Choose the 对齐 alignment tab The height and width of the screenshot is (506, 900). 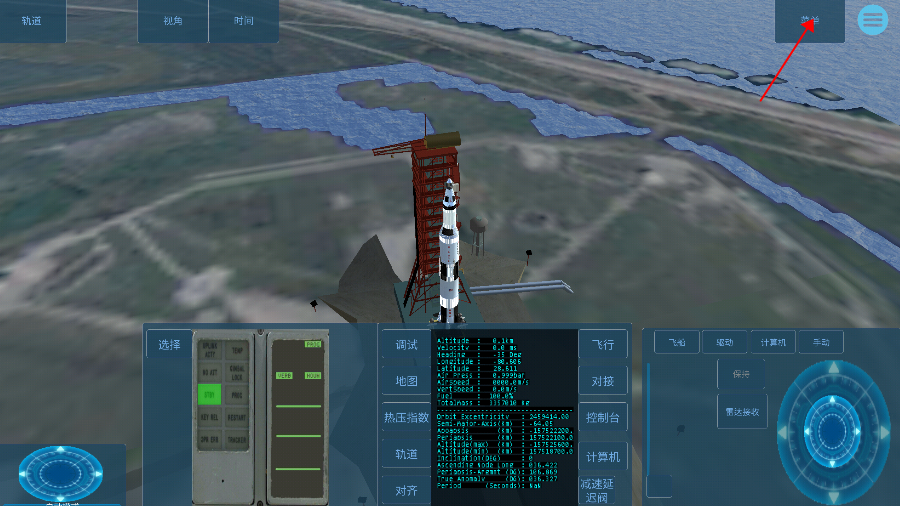click(406, 490)
